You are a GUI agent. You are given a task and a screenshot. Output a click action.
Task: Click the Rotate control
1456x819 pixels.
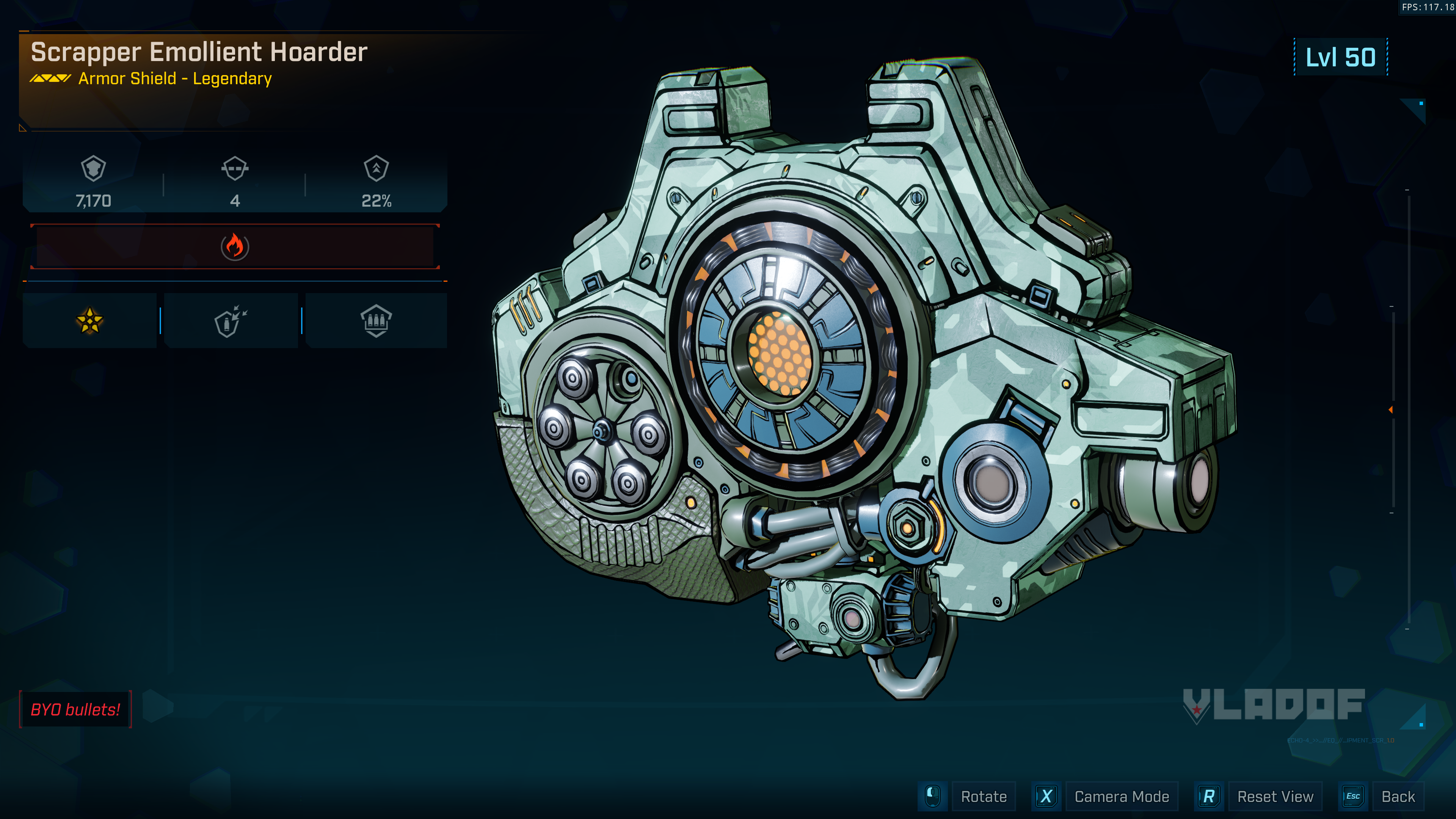(983, 796)
